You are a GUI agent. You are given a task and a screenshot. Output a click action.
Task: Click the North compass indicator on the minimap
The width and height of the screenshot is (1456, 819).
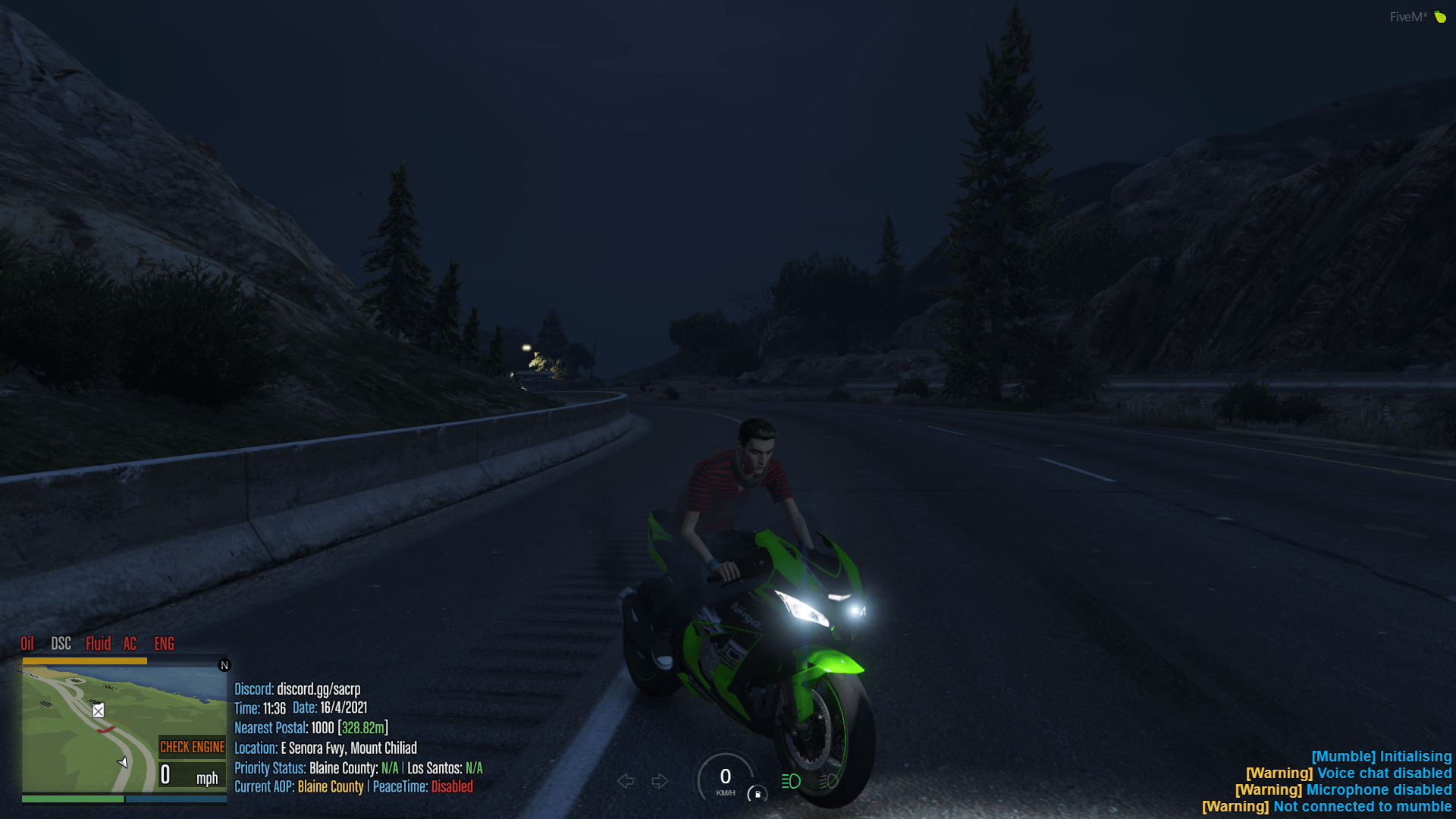coord(224,665)
